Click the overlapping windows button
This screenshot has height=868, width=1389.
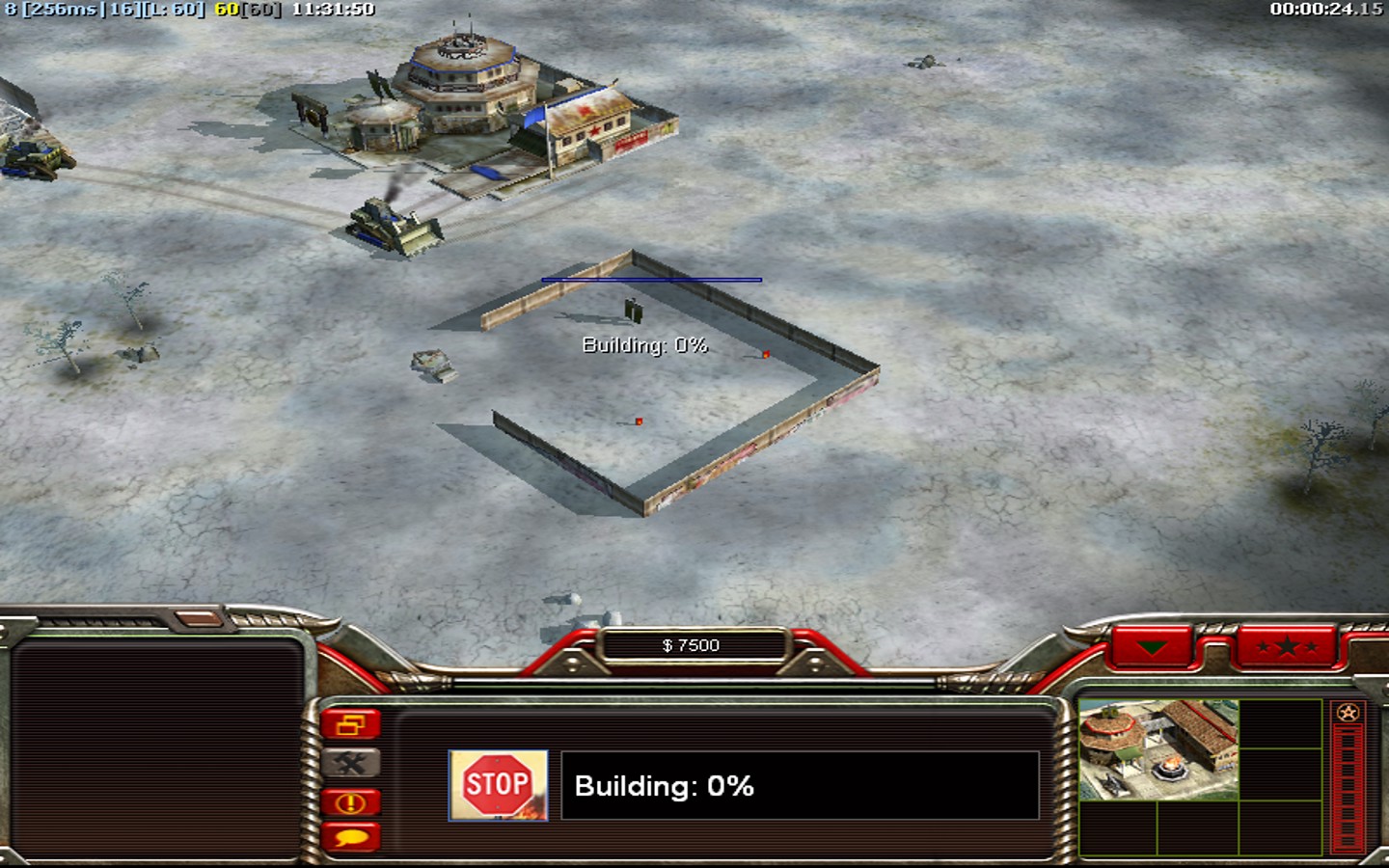pos(351,724)
